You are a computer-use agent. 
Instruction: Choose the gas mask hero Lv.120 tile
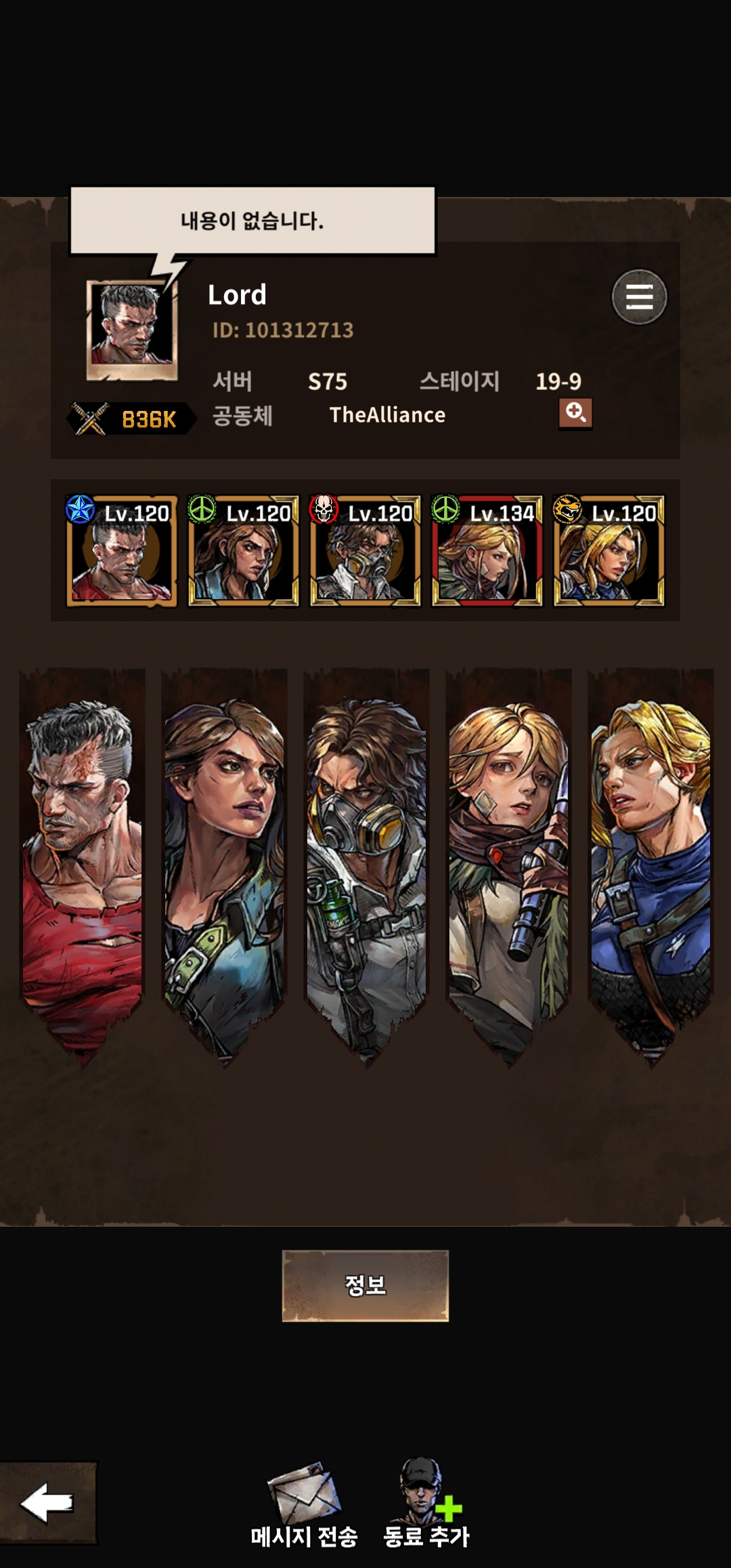pyautogui.click(x=365, y=551)
